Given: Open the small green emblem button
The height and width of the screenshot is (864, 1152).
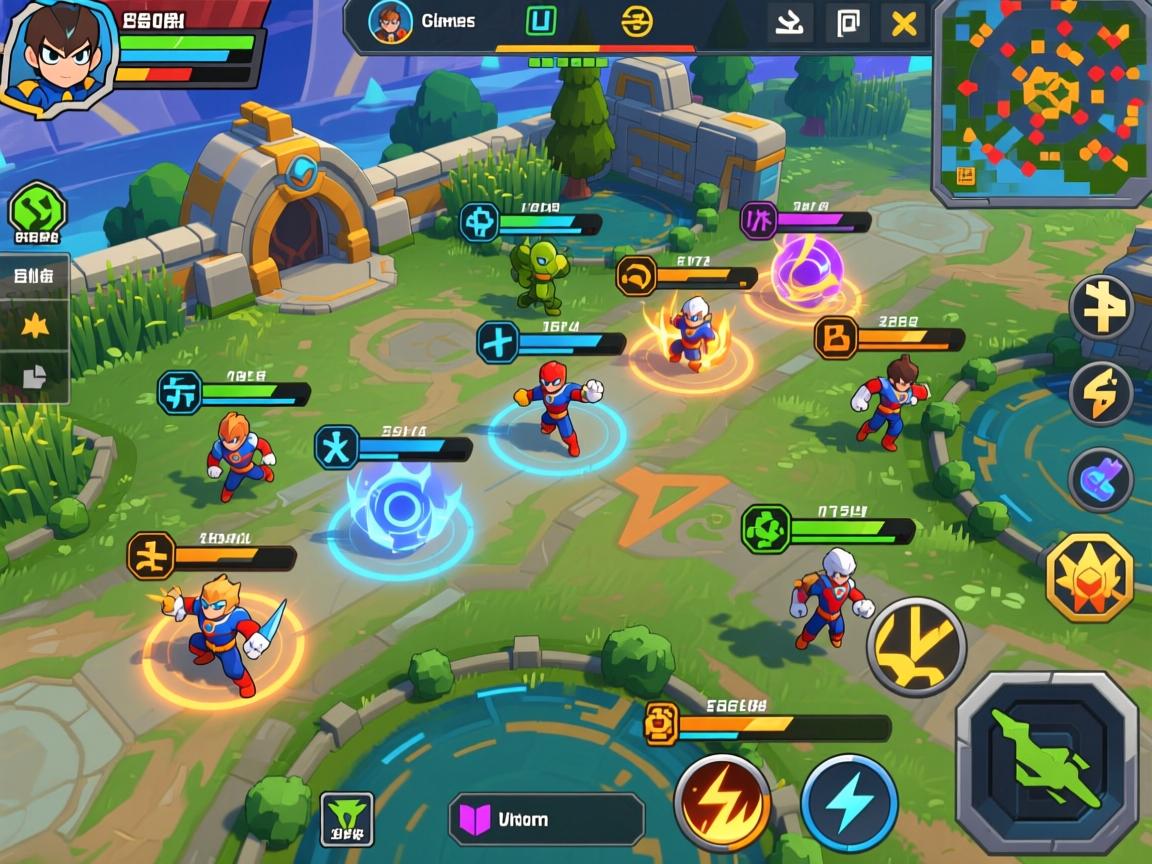Looking at the screenshot, I should click(x=347, y=818).
